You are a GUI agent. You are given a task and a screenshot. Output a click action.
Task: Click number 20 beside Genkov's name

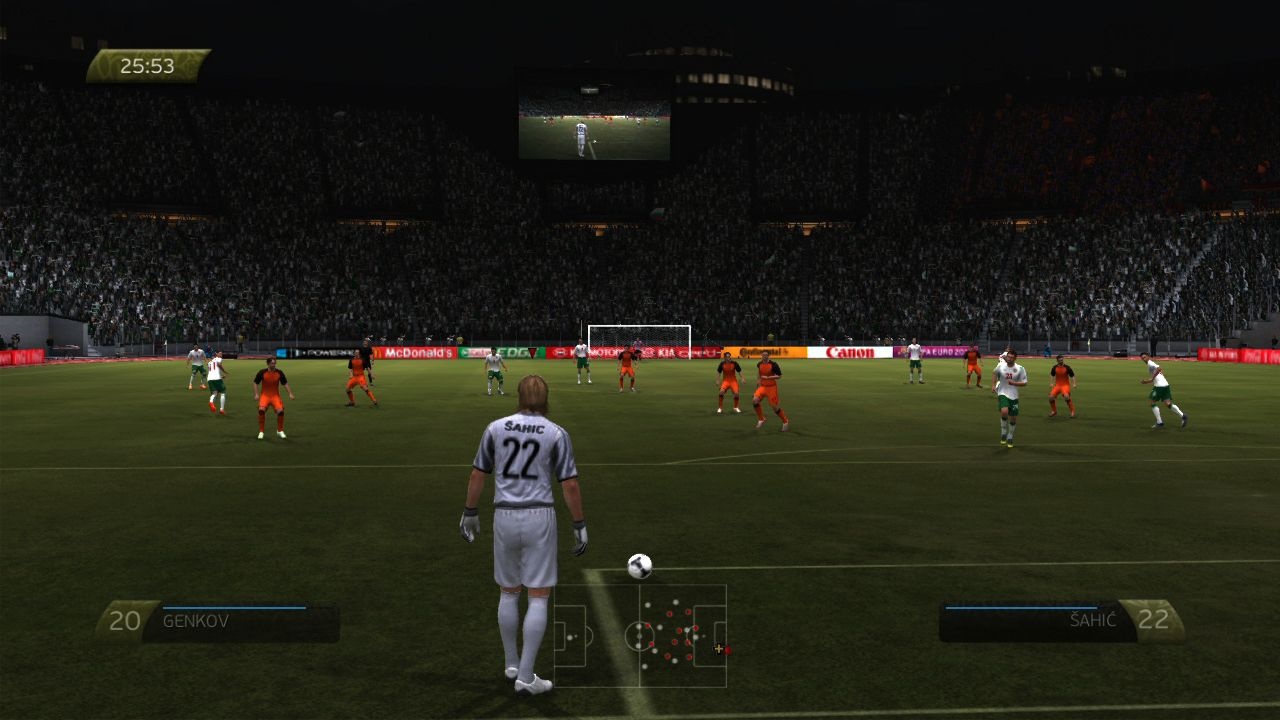[x=123, y=620]
